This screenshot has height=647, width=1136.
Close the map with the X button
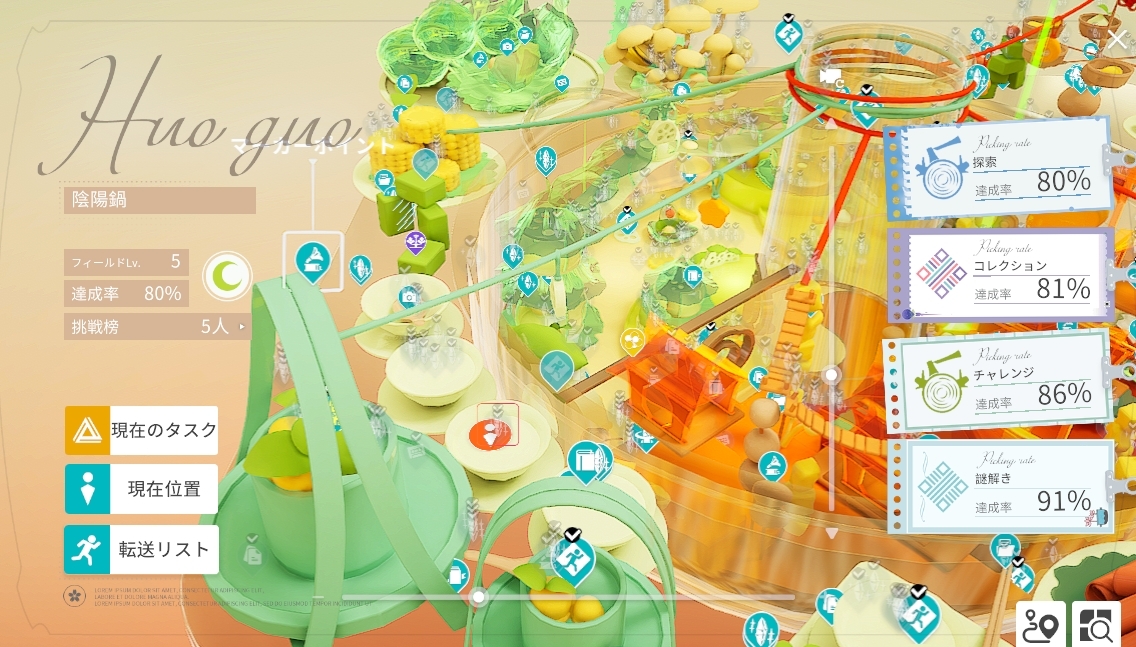click(1117, 40)
